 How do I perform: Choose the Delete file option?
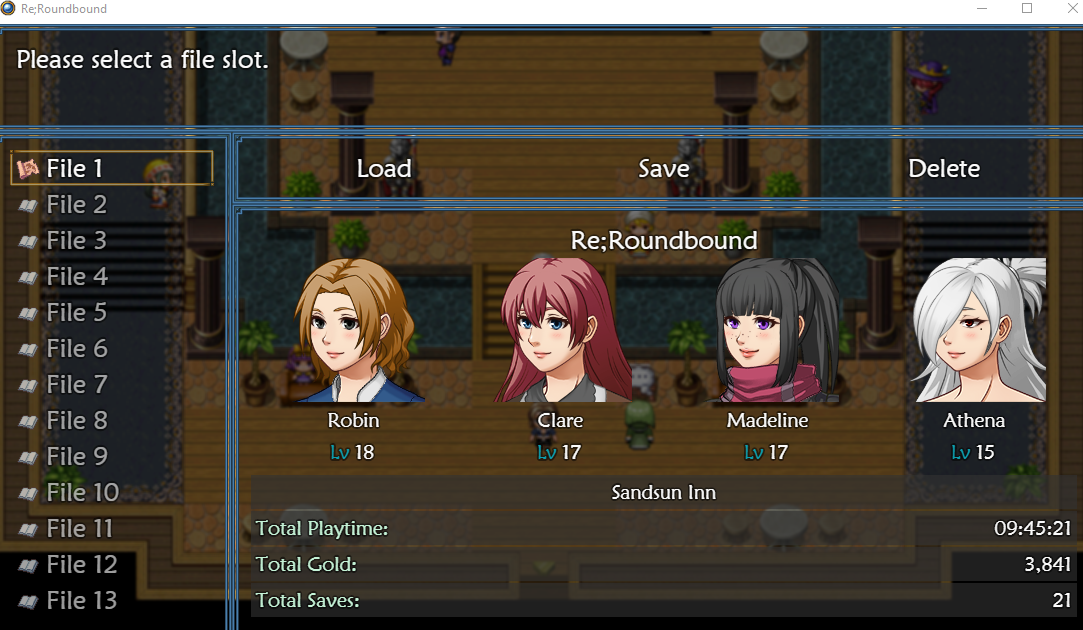click(x=944, y=169)
